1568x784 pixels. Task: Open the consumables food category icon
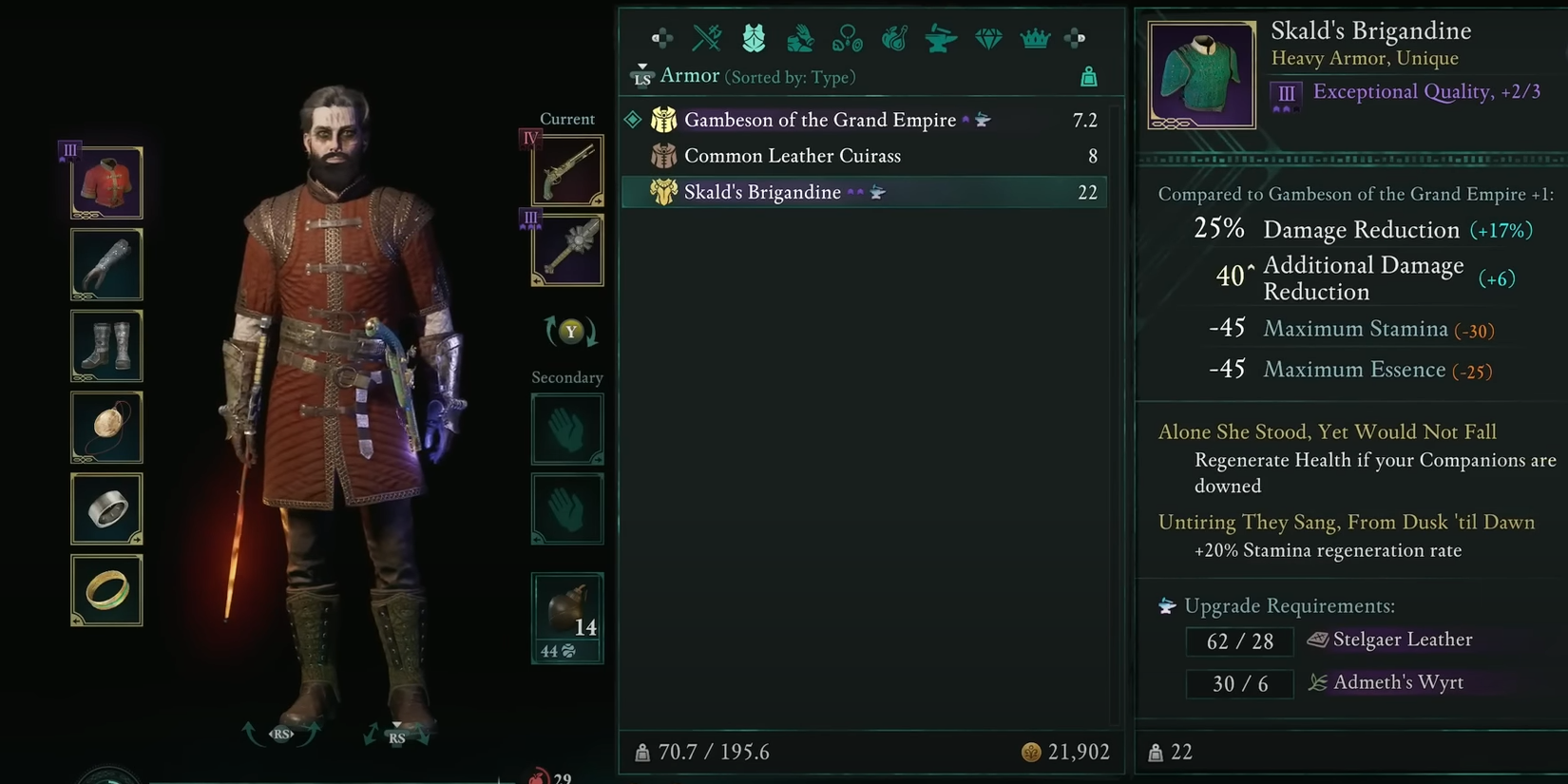(893, 38)
